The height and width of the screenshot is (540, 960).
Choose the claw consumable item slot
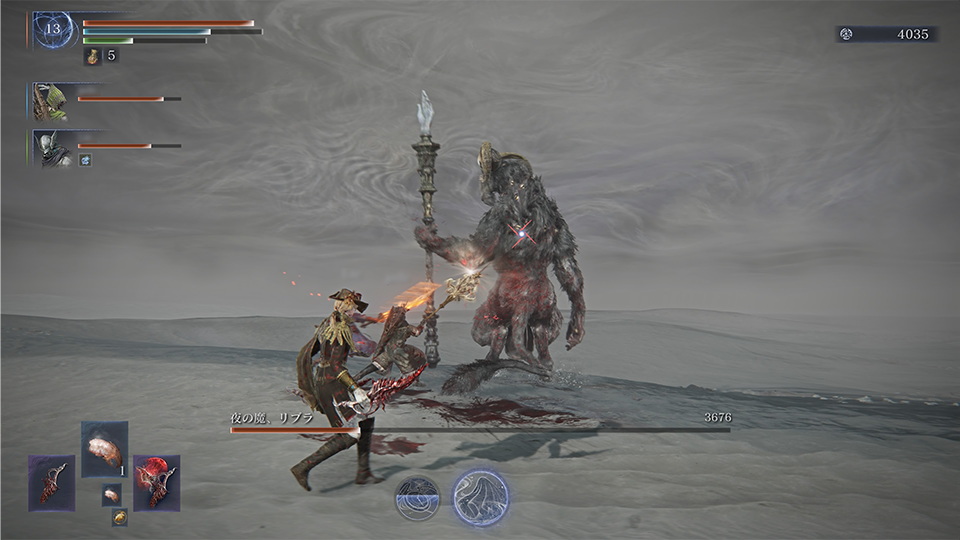104,449
